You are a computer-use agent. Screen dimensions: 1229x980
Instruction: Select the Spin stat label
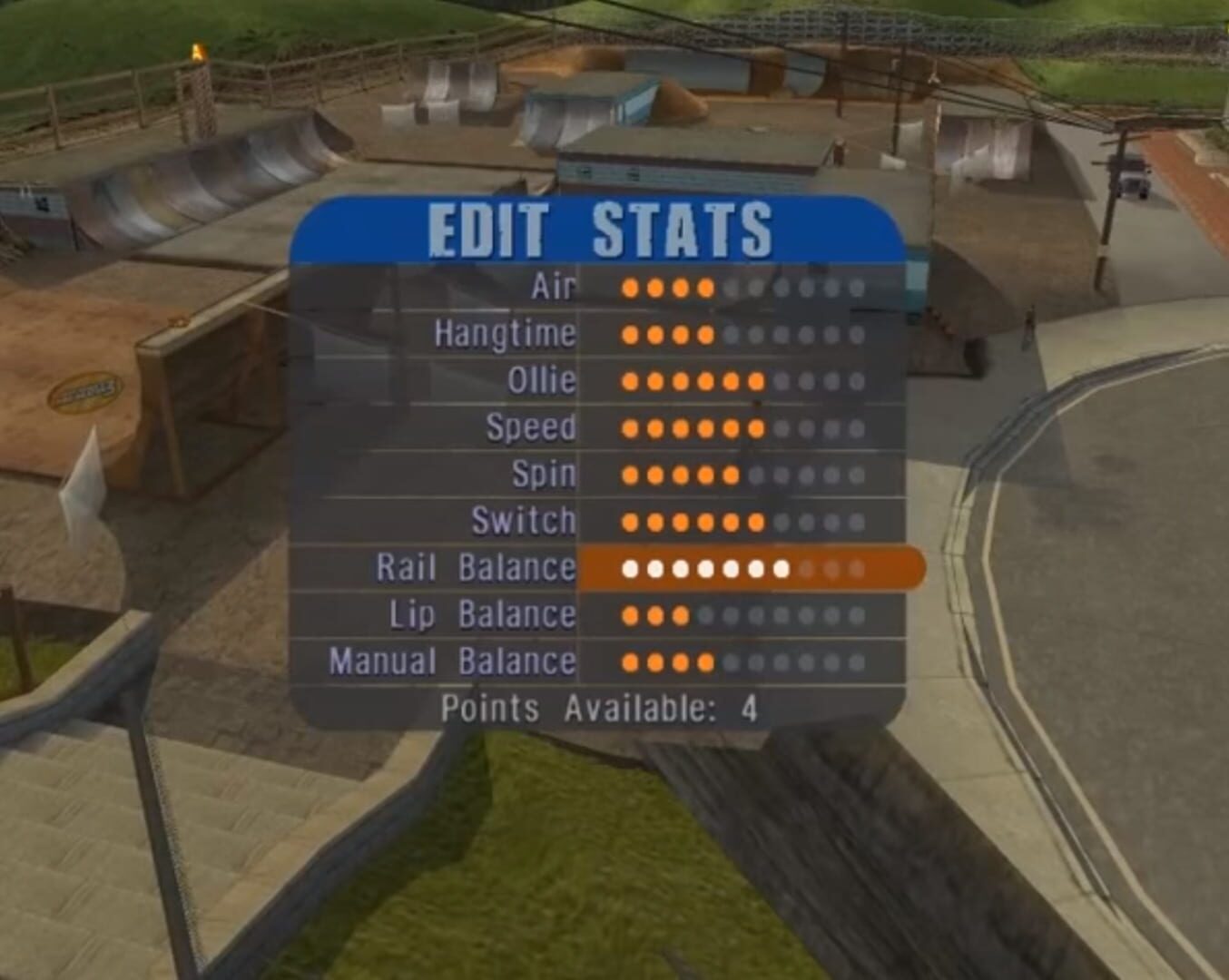546,473
